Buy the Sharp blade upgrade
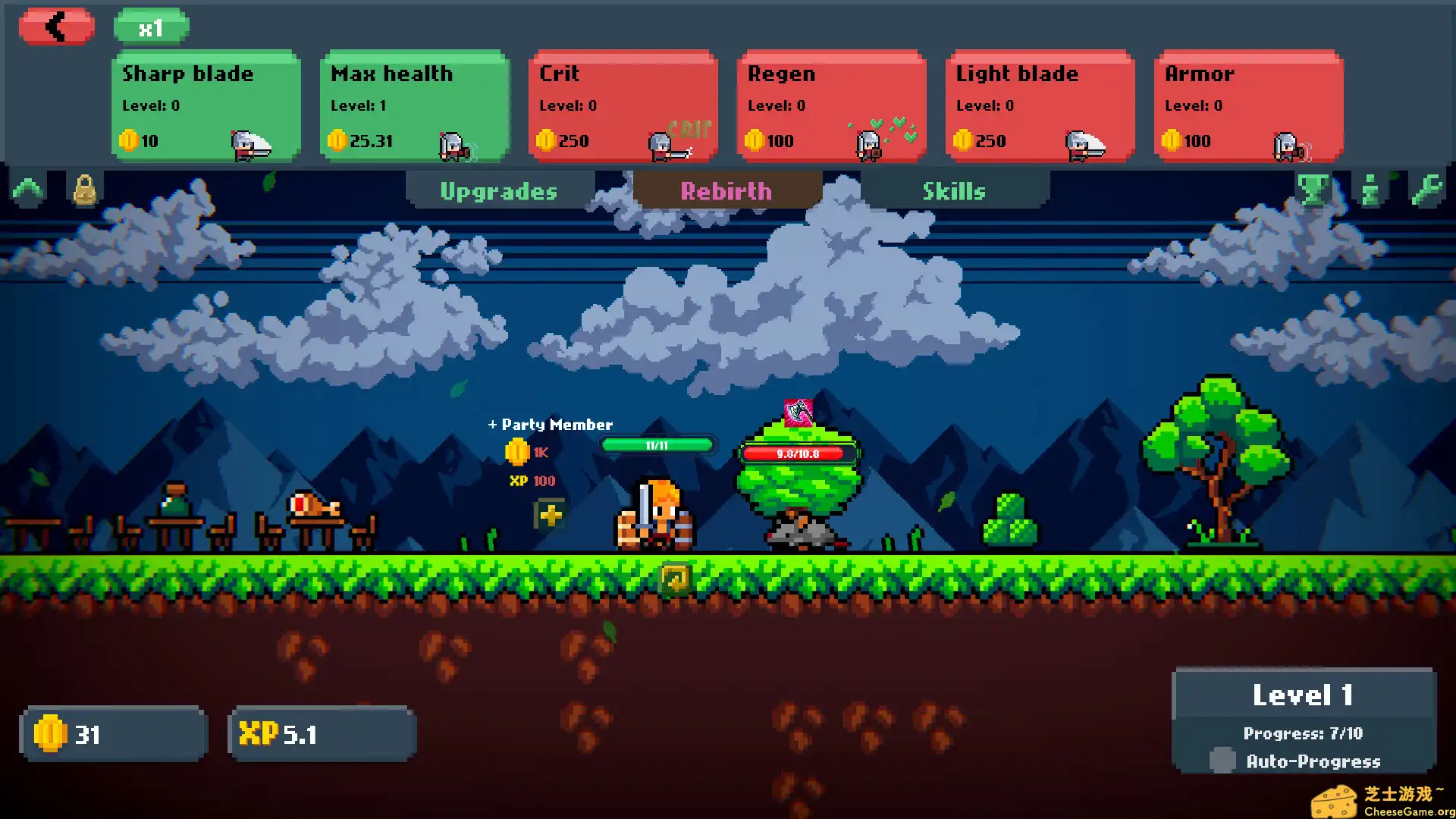 [x=206, y=106]
